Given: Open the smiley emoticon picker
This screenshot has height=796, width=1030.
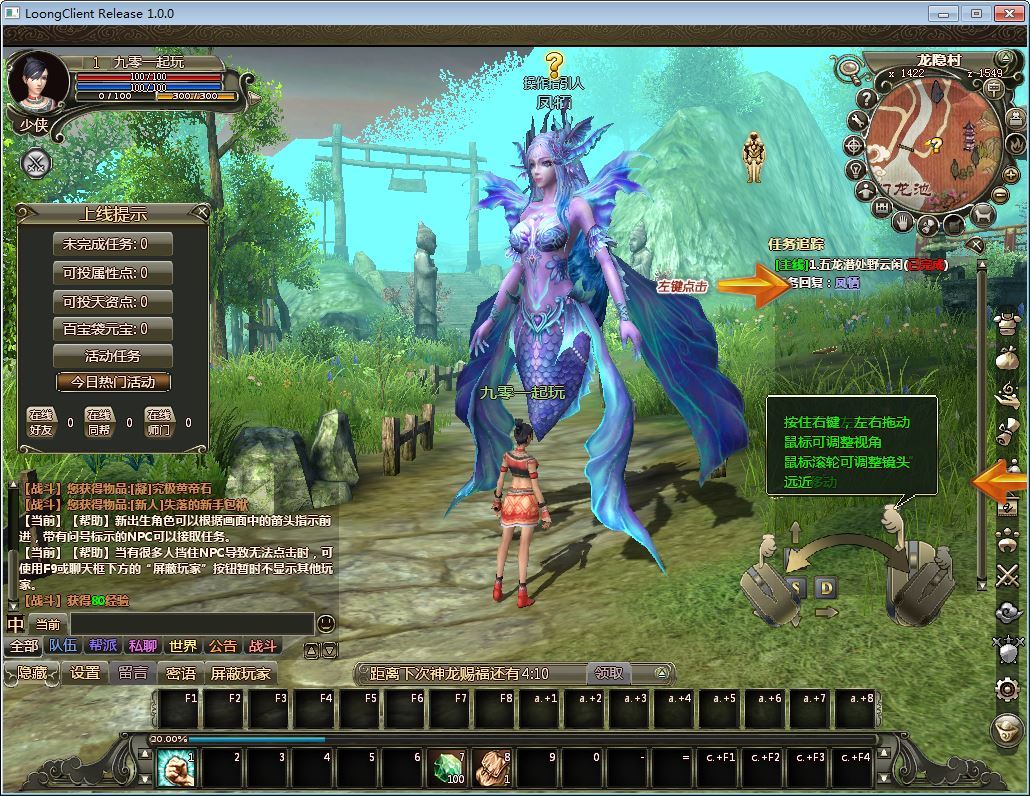Looking at the screenshot, I should click(326, 624).
